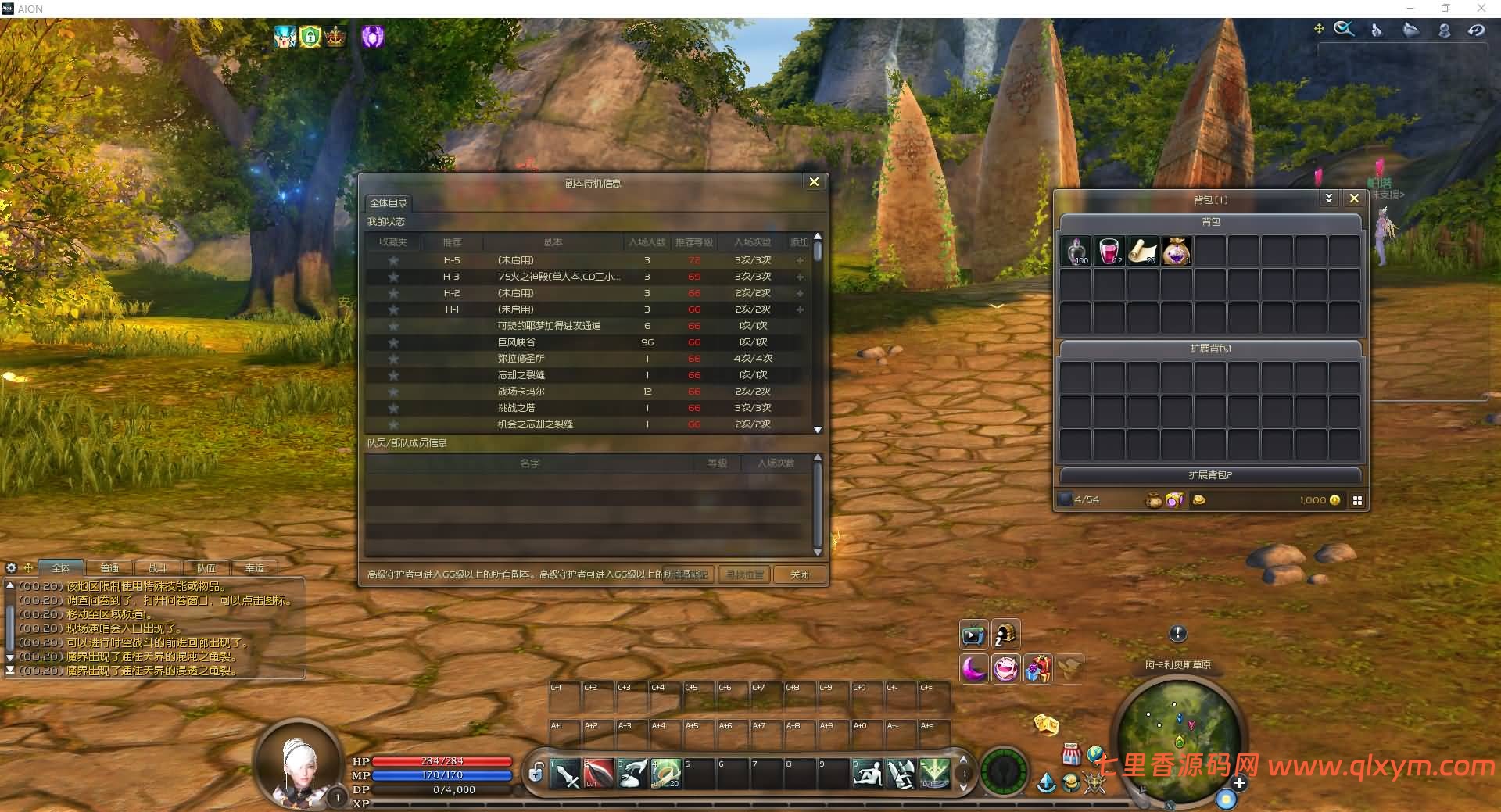Toggle the favorite star for 挑战之塔
The image size is (1501, 812).
pyautogui.click(x=392, y=407)
